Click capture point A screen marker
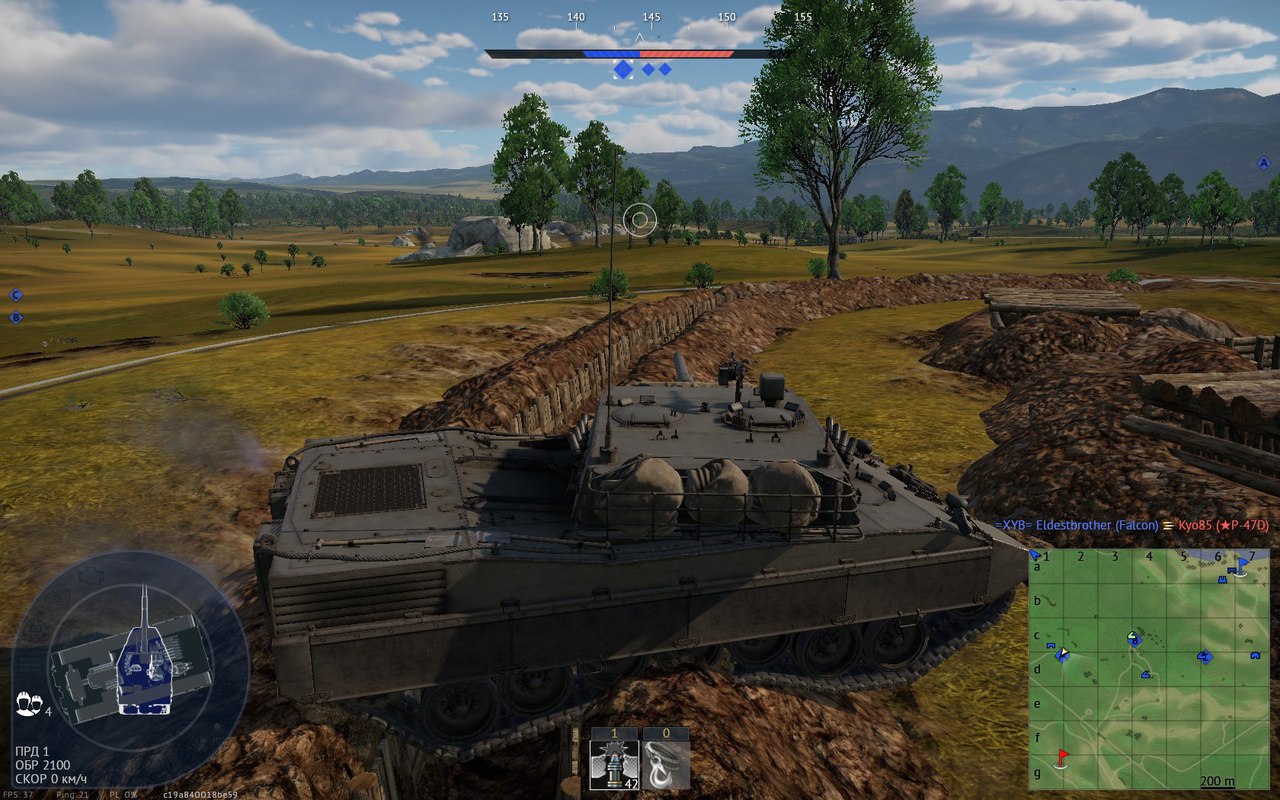Image resolution: width=1280 pixels, height=800 pixels. pos(1263,163)
